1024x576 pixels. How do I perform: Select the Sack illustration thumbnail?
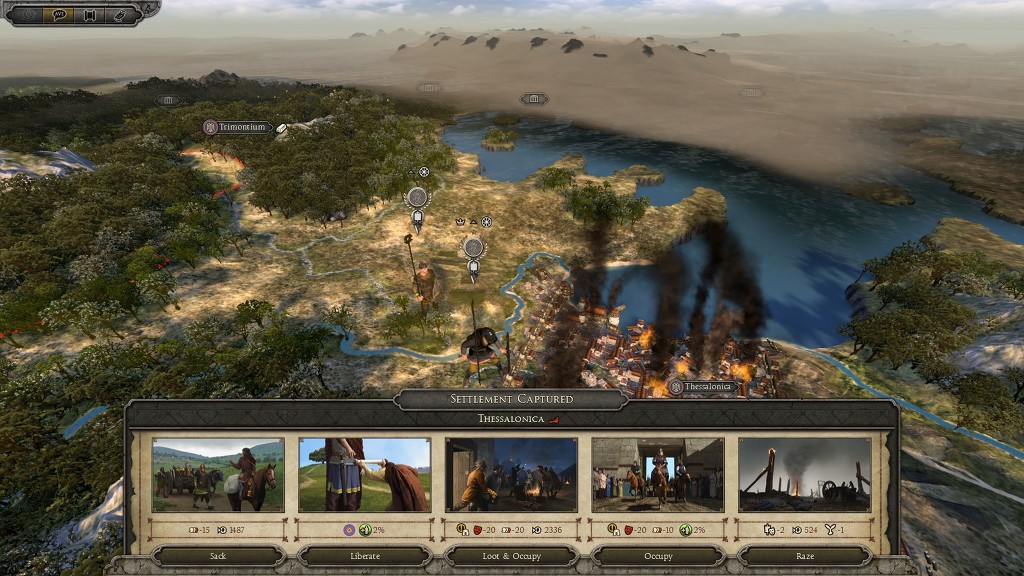[218, 475]
